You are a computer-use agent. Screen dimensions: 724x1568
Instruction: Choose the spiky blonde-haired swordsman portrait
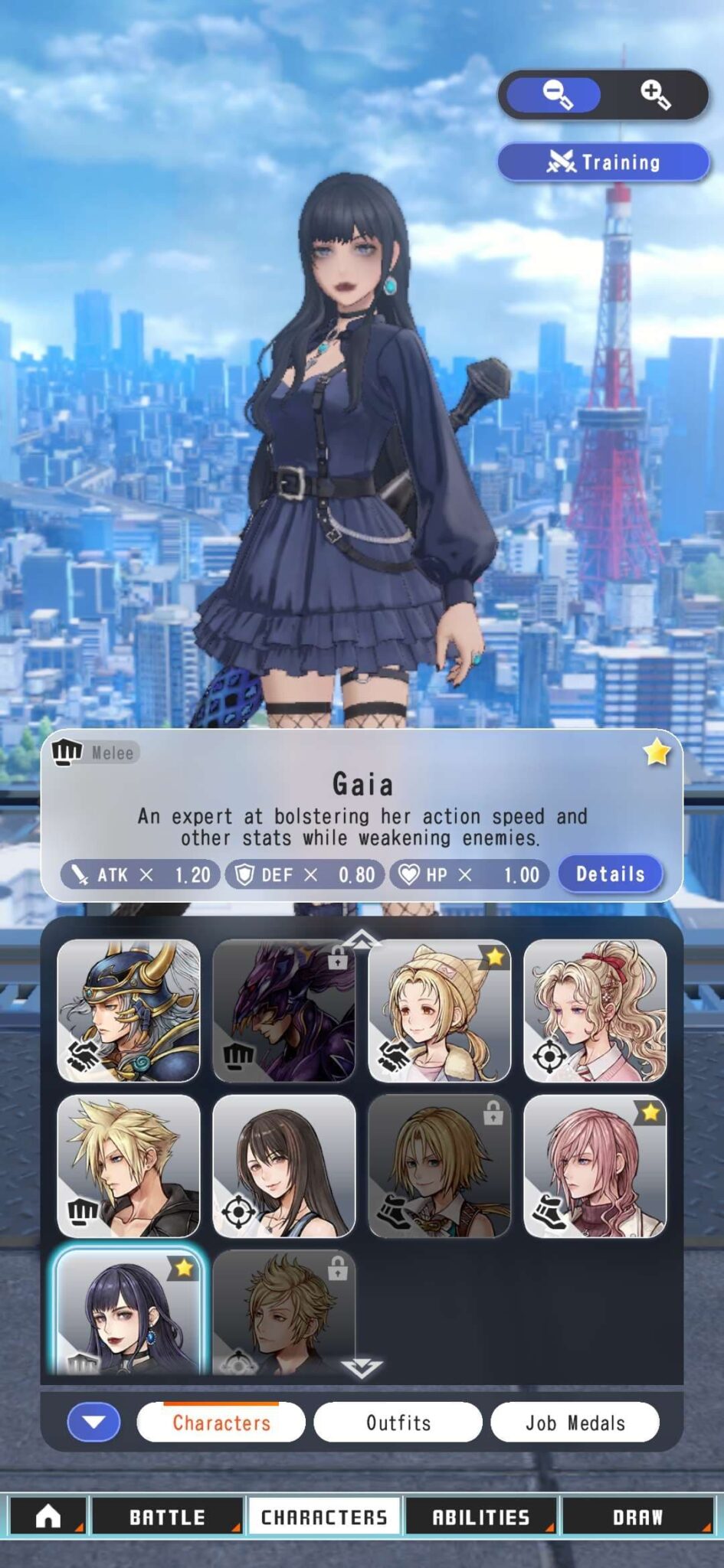coord(129,1166)
